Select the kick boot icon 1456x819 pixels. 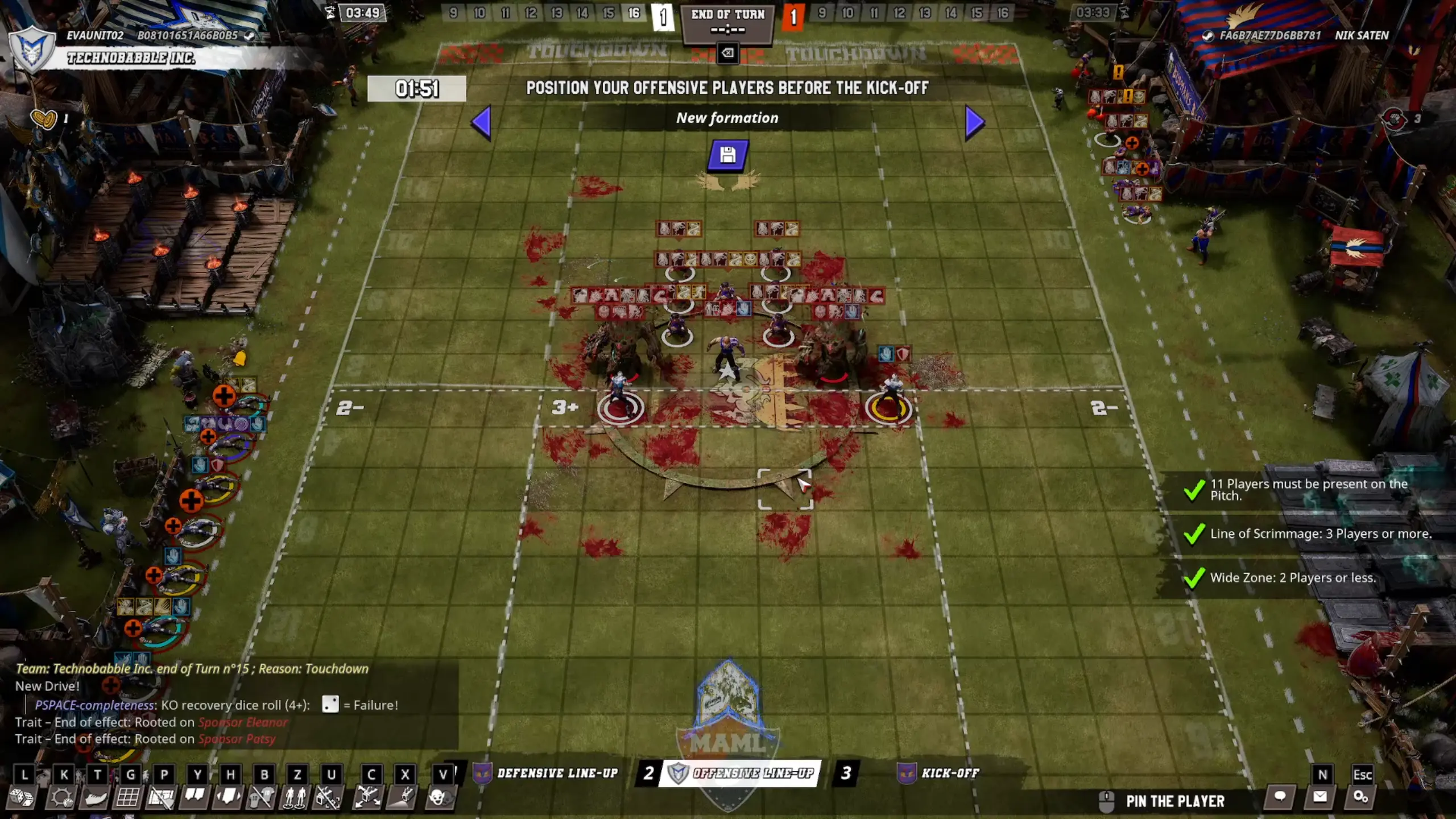tap(95, 798)
